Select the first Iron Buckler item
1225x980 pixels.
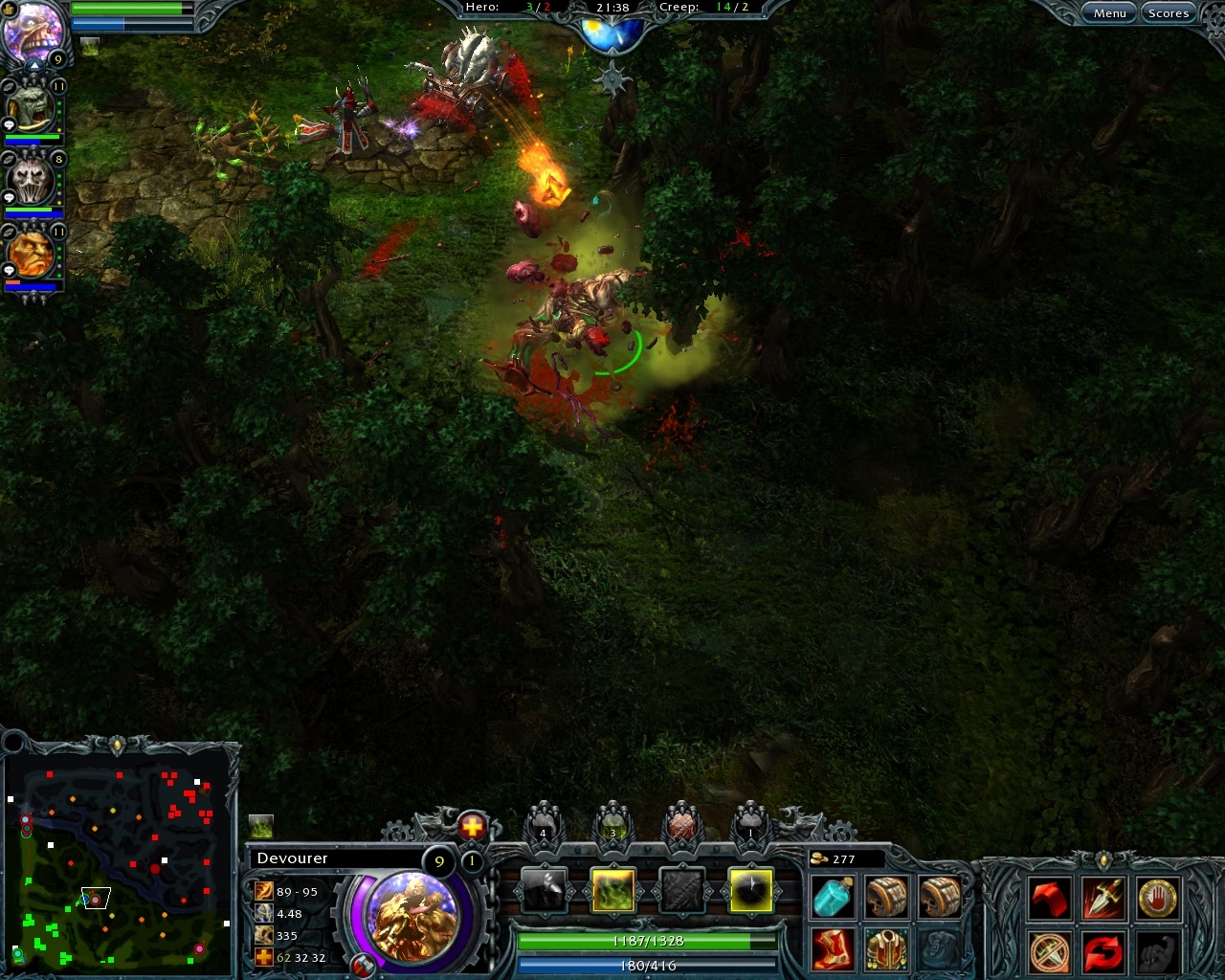pos(885,898)
